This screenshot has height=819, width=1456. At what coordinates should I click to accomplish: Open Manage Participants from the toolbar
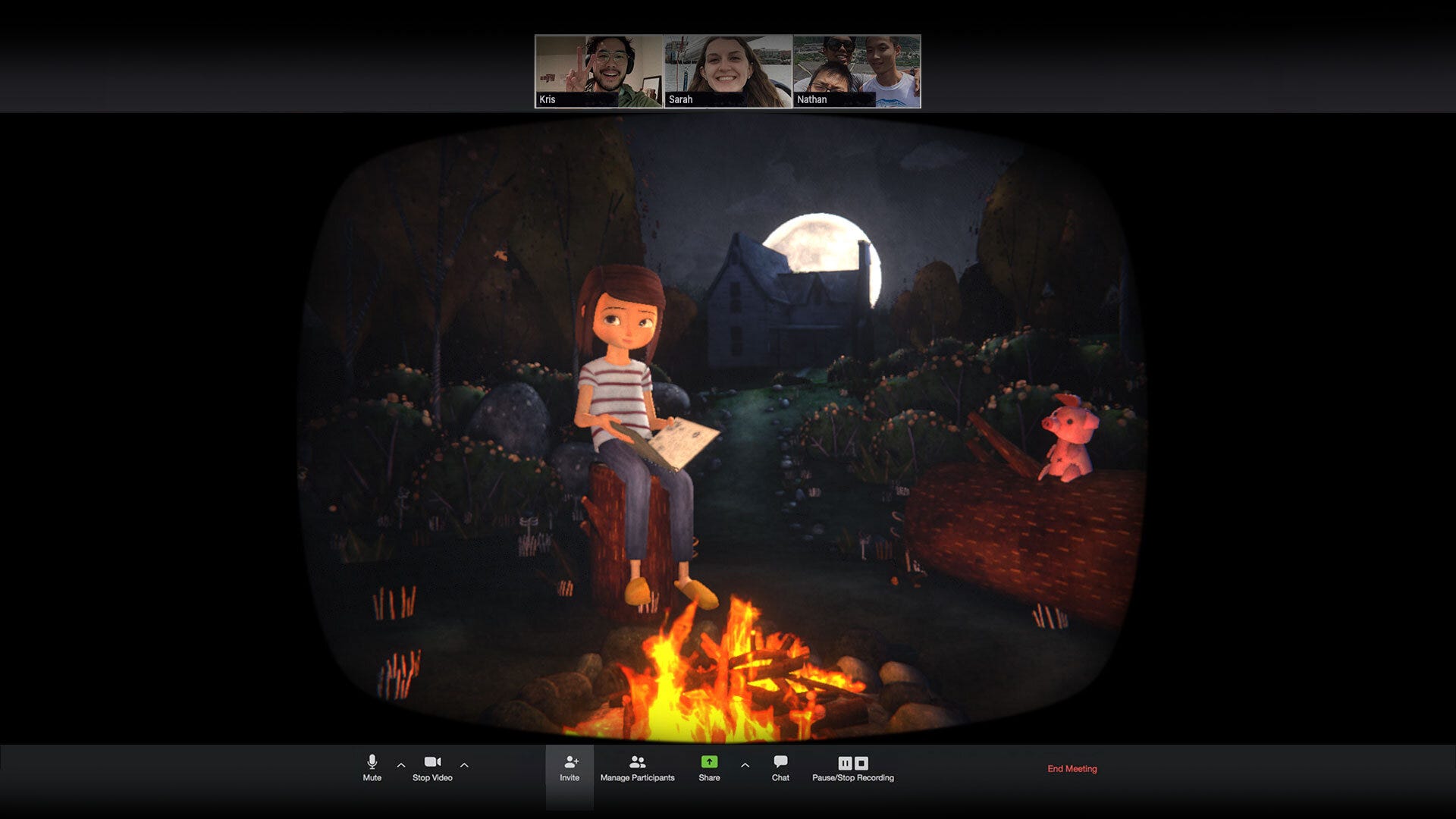(x=638, y=763)
